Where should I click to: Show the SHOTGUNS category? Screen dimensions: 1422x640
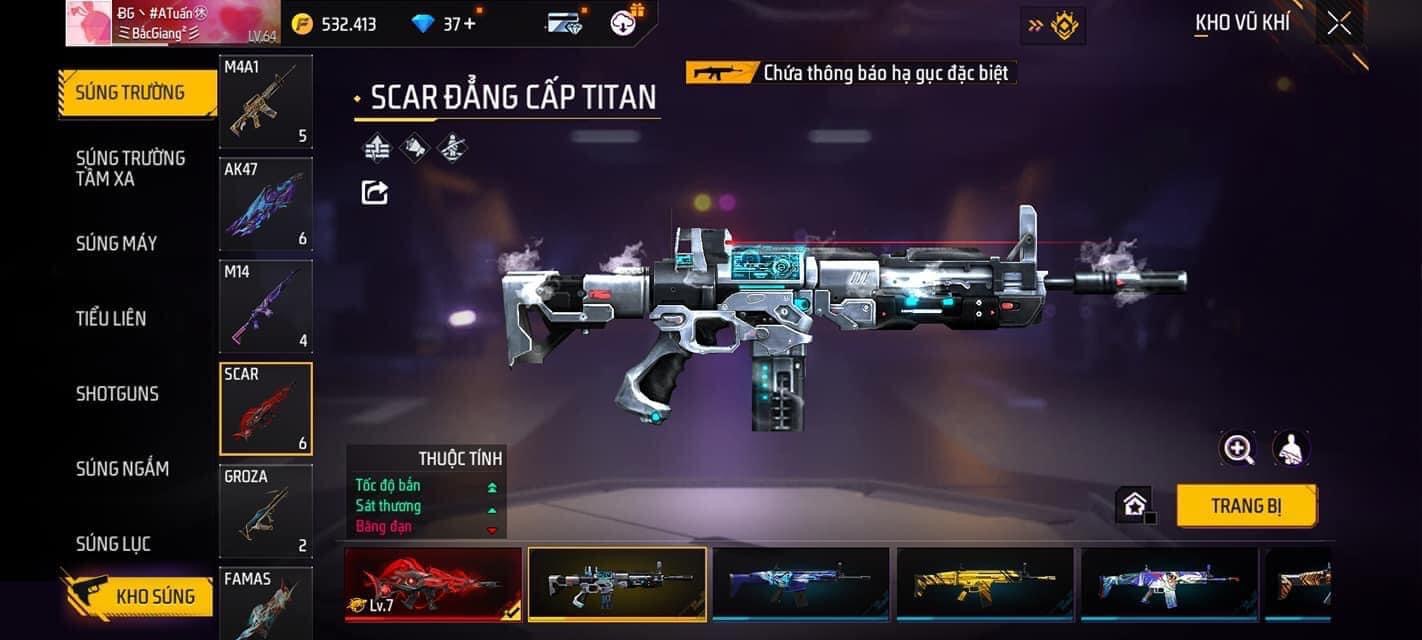click(117, 393)
